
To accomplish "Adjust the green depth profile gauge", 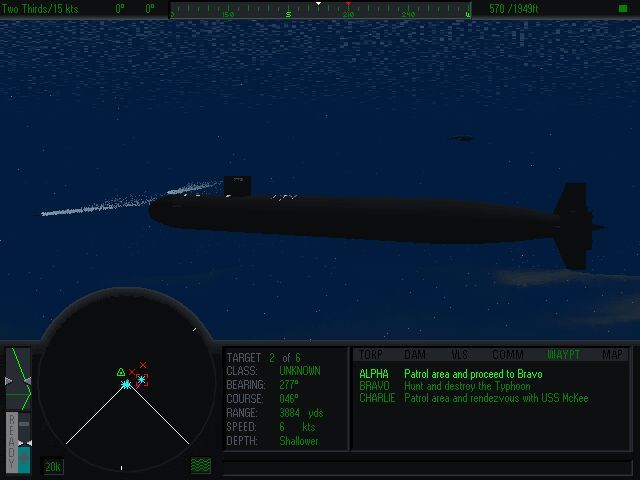I will pos(18,378).
